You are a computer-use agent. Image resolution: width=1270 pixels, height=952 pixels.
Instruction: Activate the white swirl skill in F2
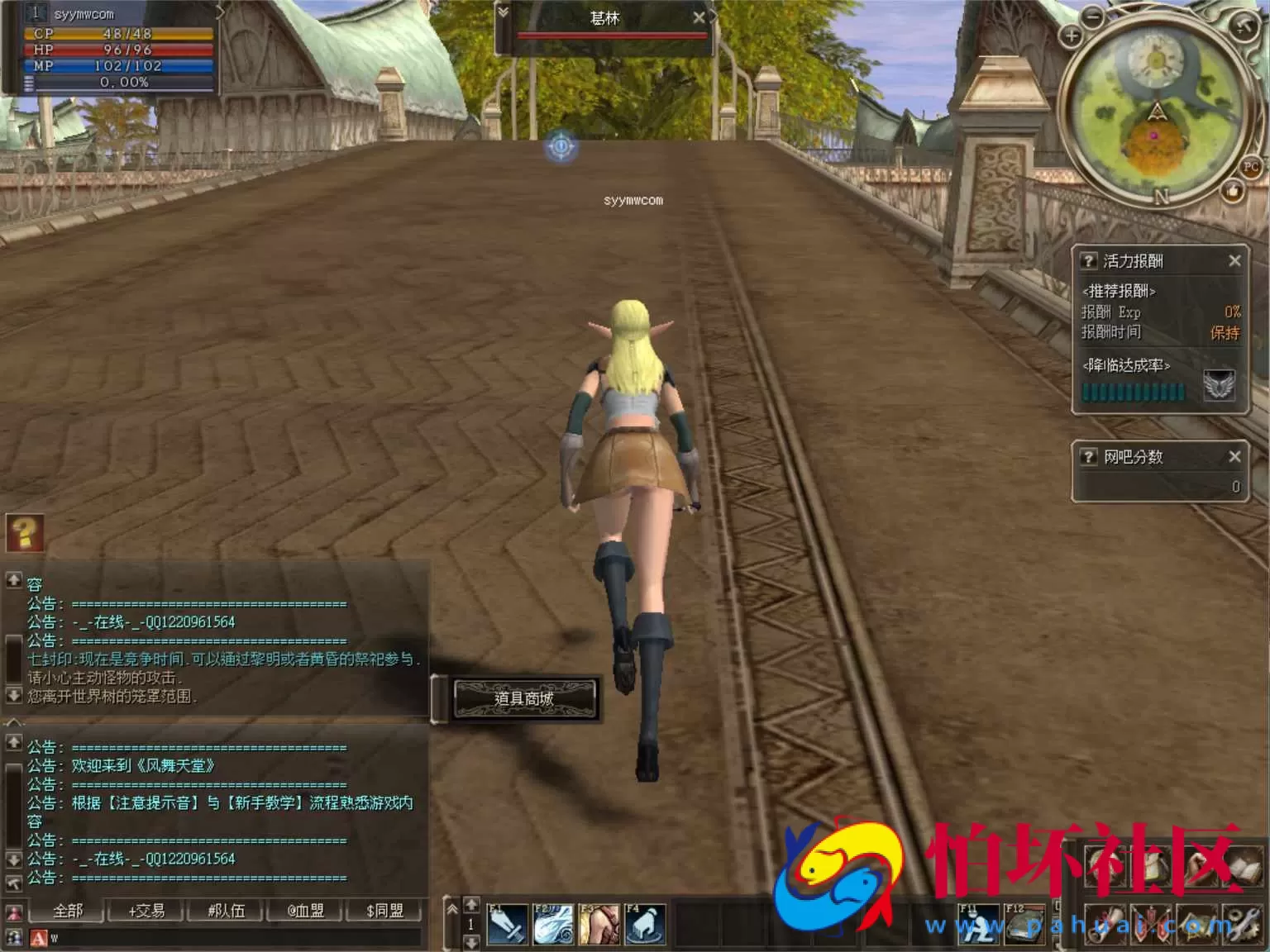coord(552,925)
